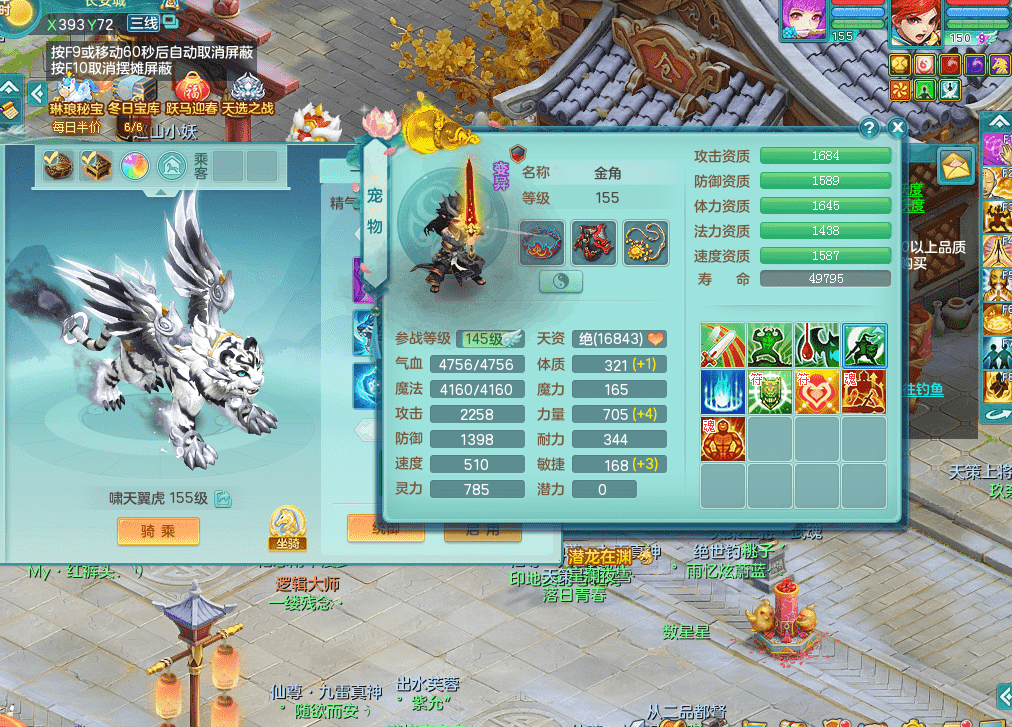This screenshot has width=1012, height=727.
Task: Close the pet info panel
Action: click(x=896, y=128)
